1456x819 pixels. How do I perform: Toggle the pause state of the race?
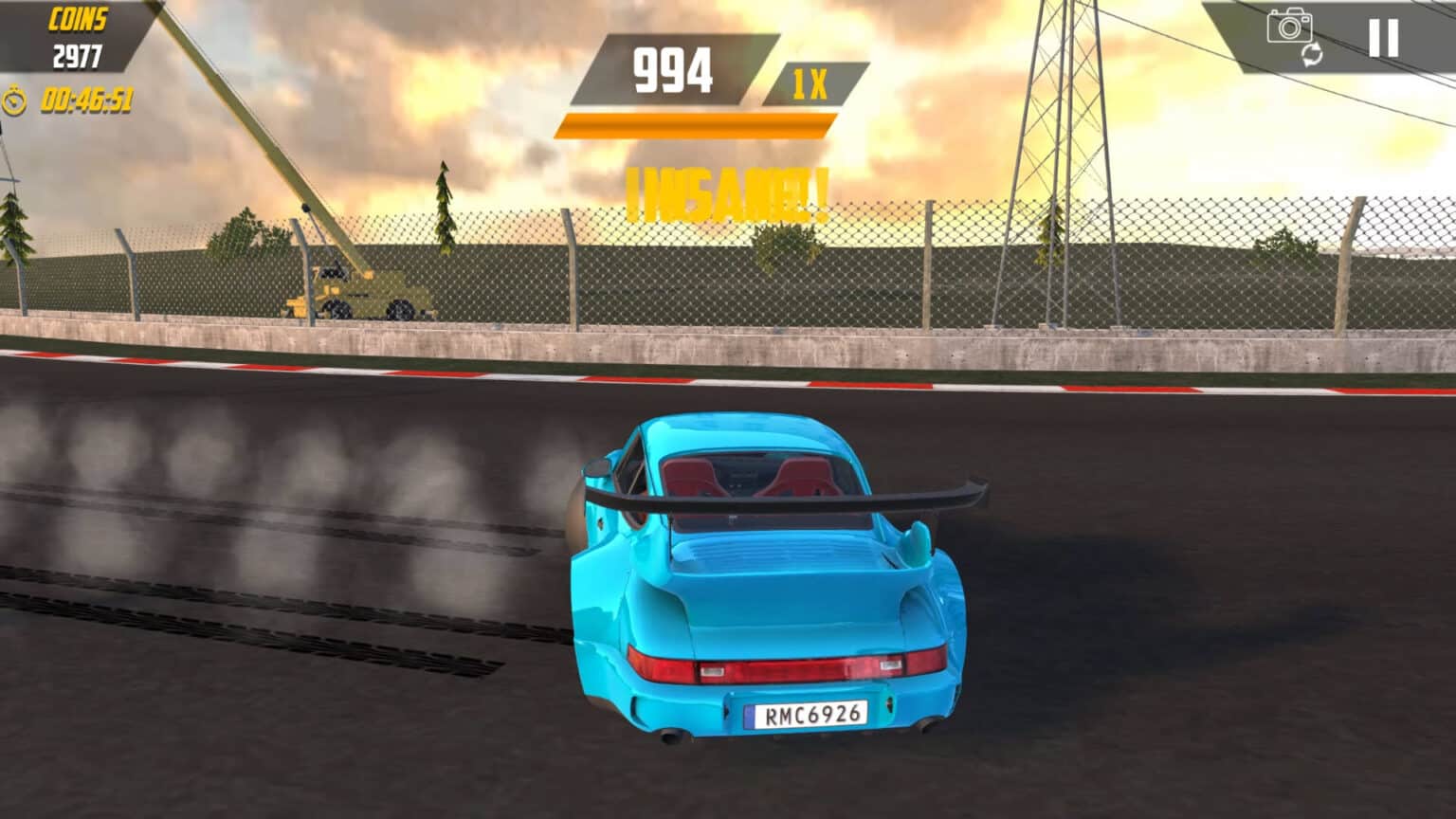(x=1382, y=38)
